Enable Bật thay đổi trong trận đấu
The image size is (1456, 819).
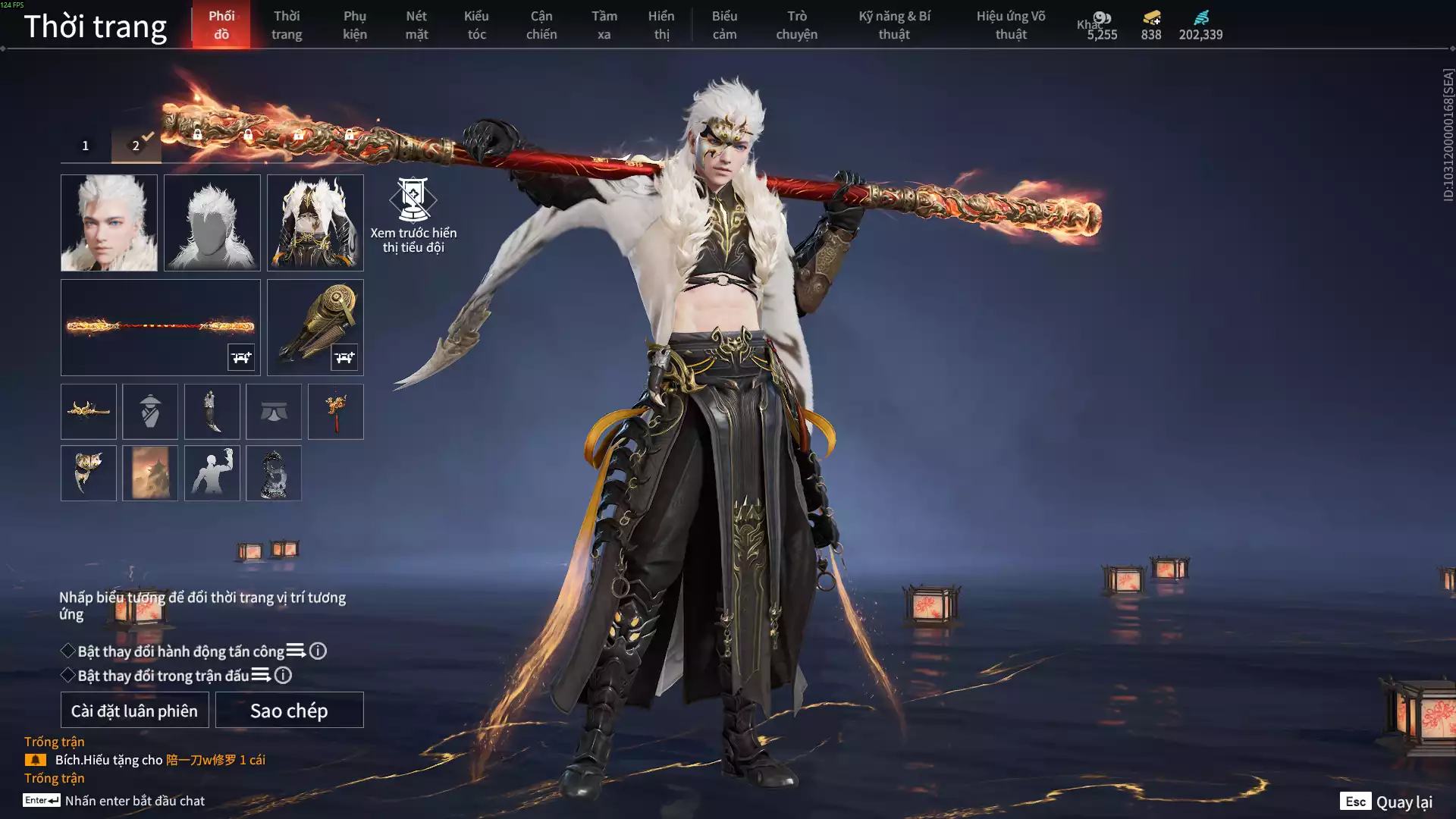tap(68, 676)
